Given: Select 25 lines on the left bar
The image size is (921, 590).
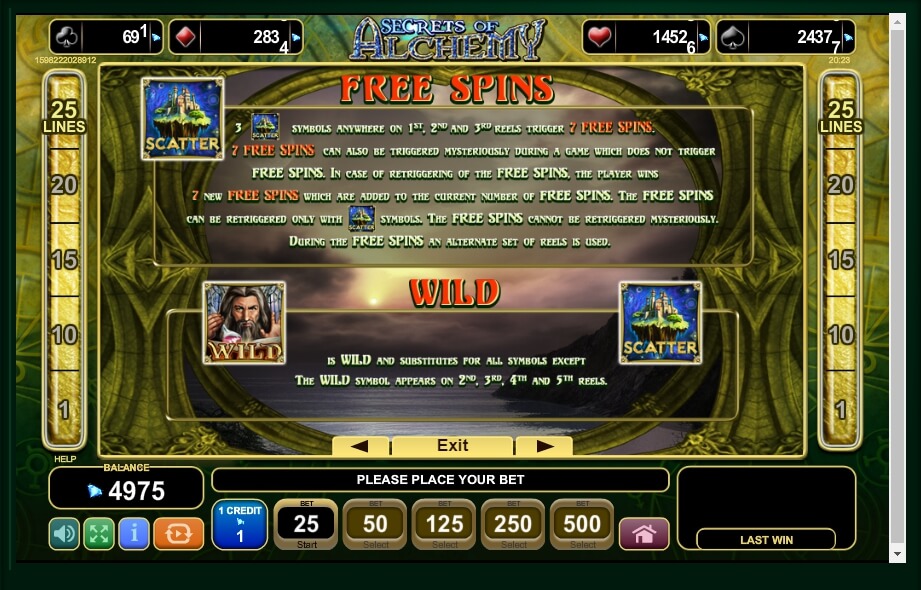Looking at the screenshot, I should tap(63, 117).
